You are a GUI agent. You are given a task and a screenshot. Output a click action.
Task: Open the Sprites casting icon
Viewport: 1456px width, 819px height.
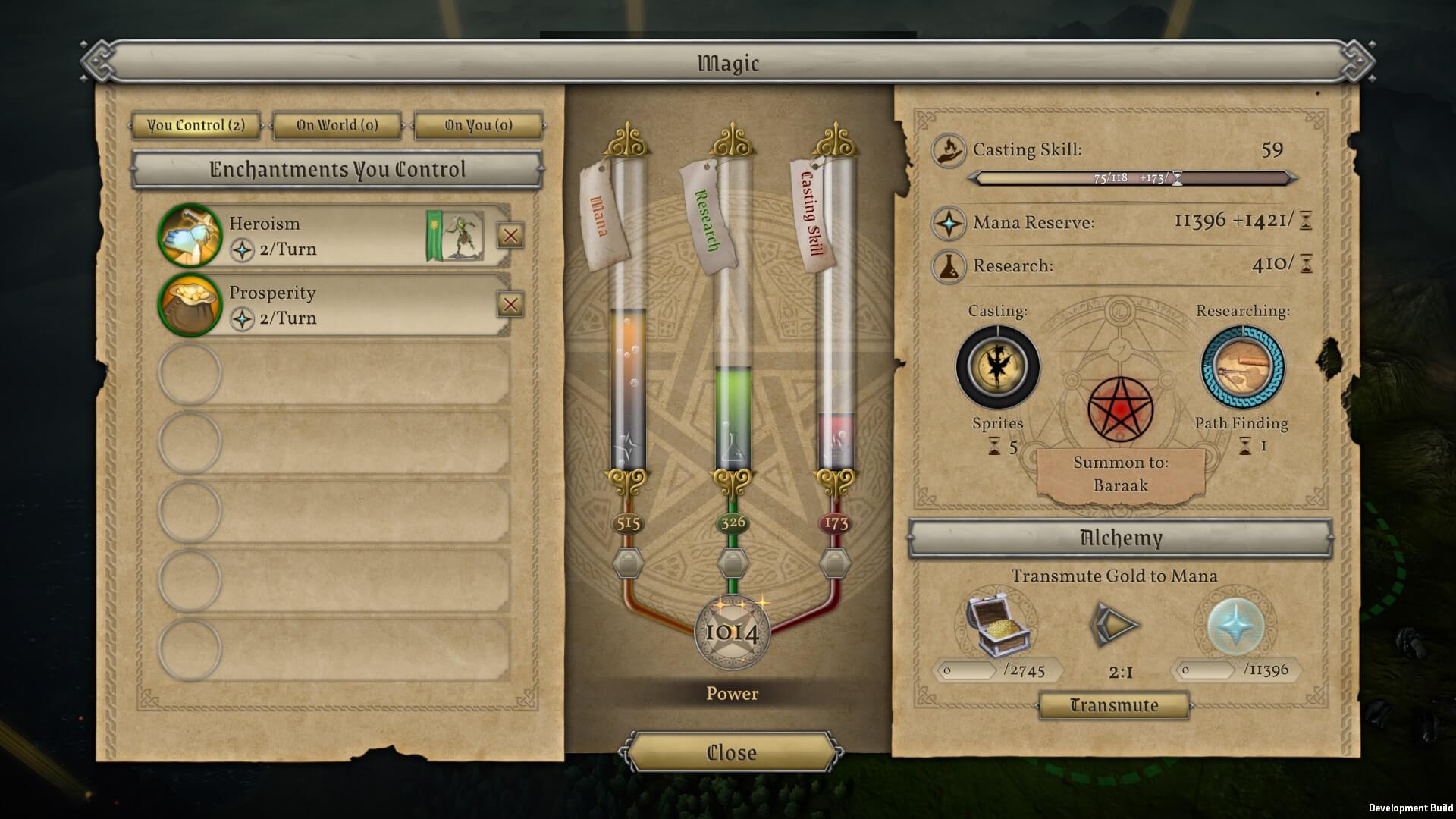996,367
